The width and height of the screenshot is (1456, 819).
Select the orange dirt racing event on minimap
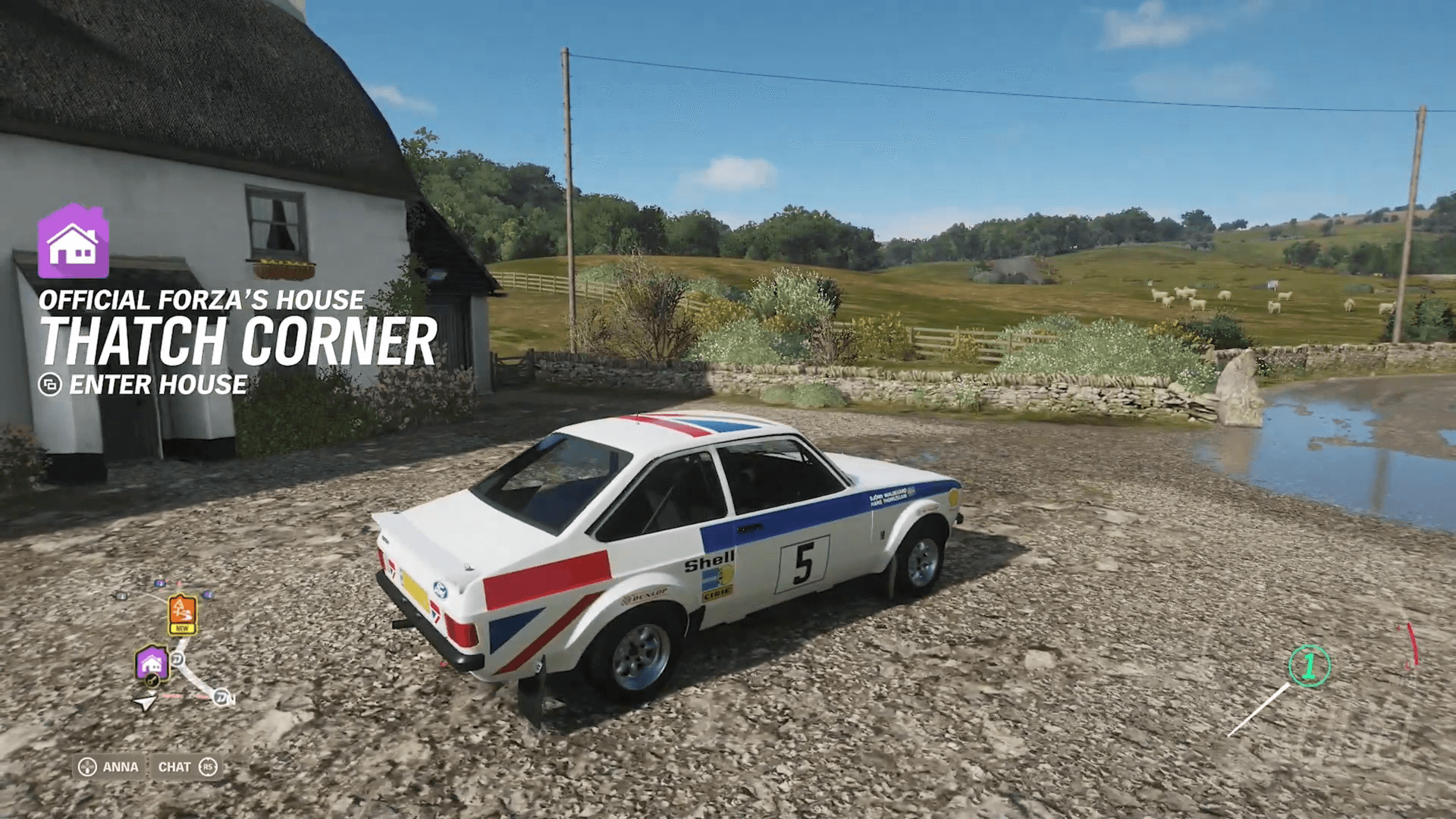click(182, 610)
